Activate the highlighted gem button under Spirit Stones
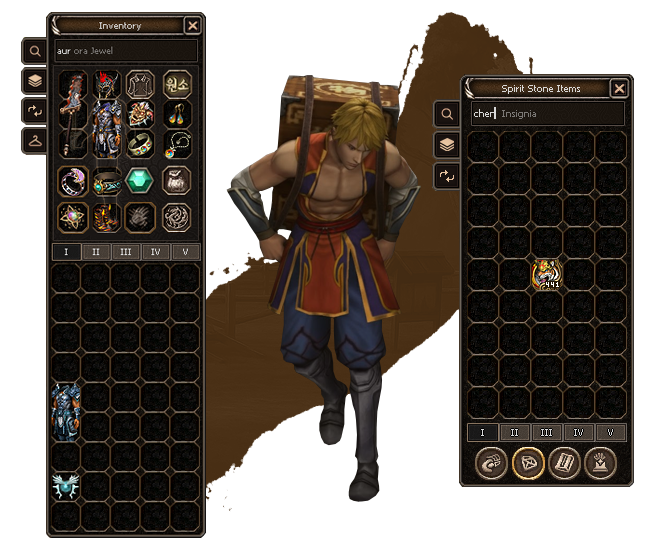Viewport: 655px width, 549px height. tap(527, 463)
